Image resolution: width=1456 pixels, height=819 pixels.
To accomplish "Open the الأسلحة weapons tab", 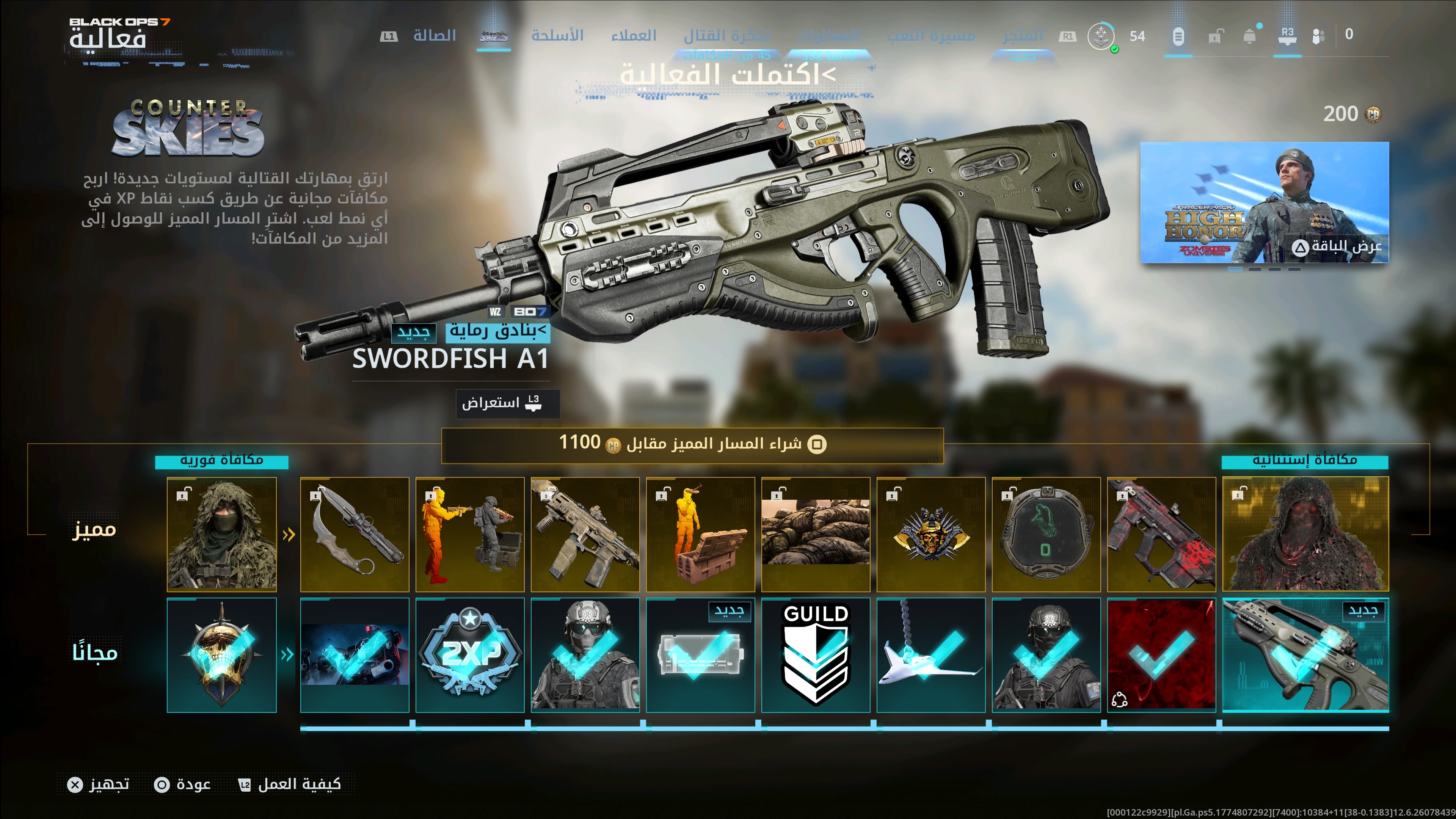I will click(x=557, y=36).
